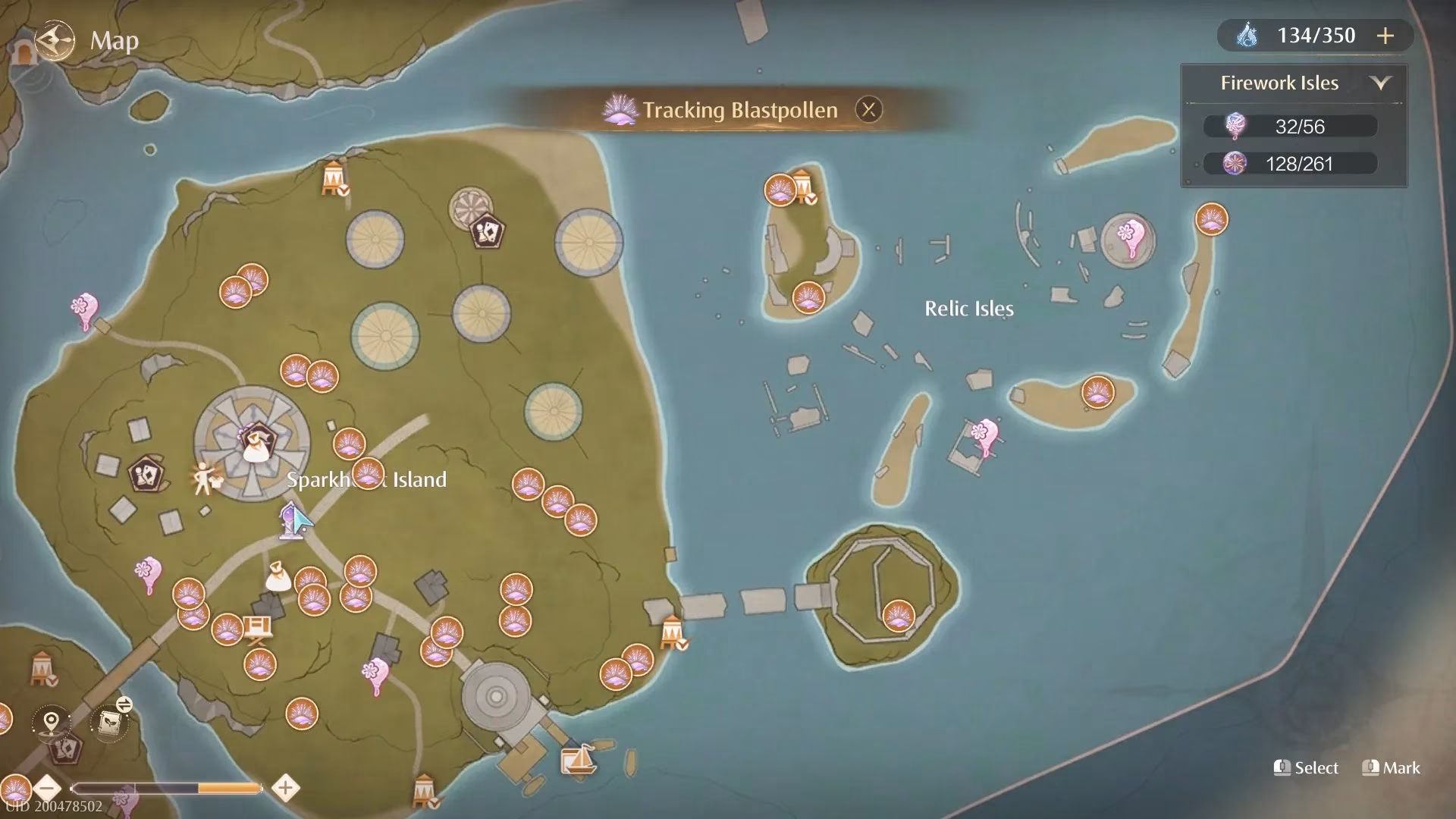Select the Relic Isles region label

coord(968,309)
